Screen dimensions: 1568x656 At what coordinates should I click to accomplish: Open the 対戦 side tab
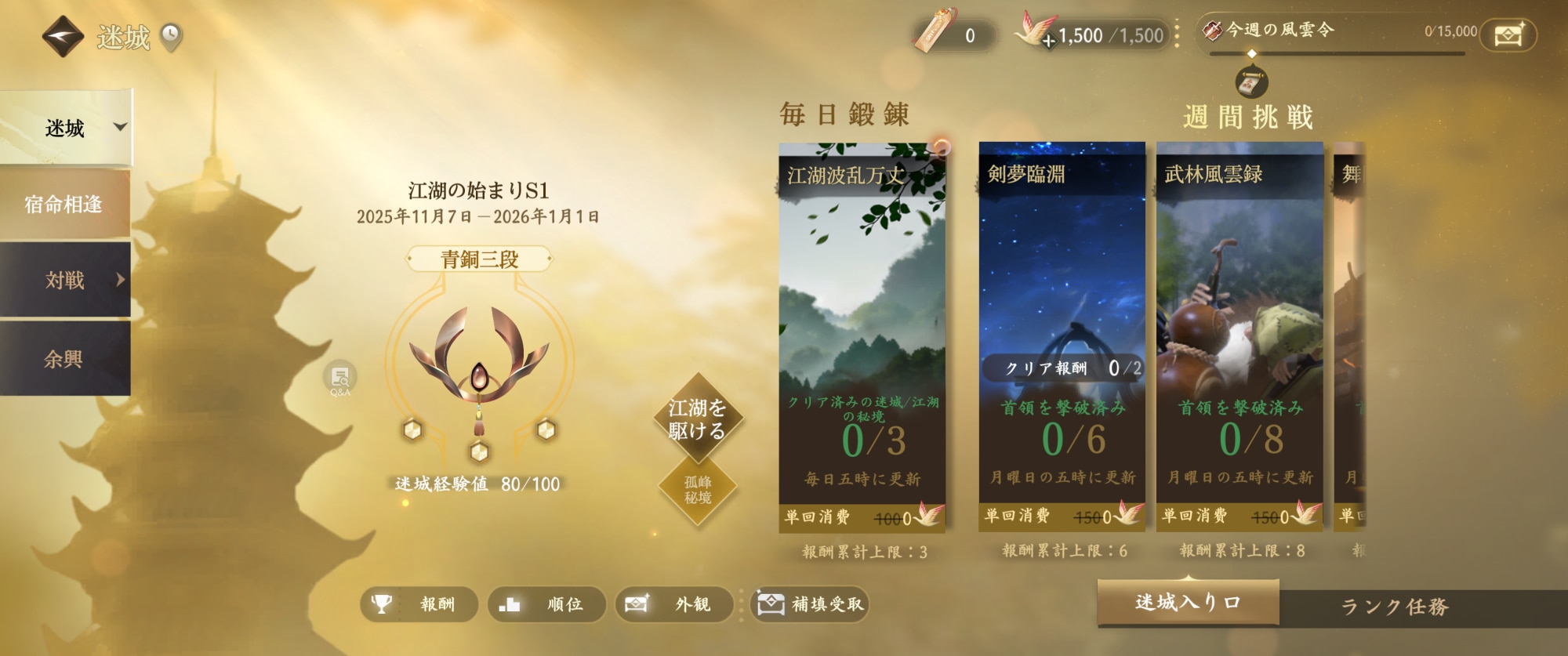tap(66, 280)
